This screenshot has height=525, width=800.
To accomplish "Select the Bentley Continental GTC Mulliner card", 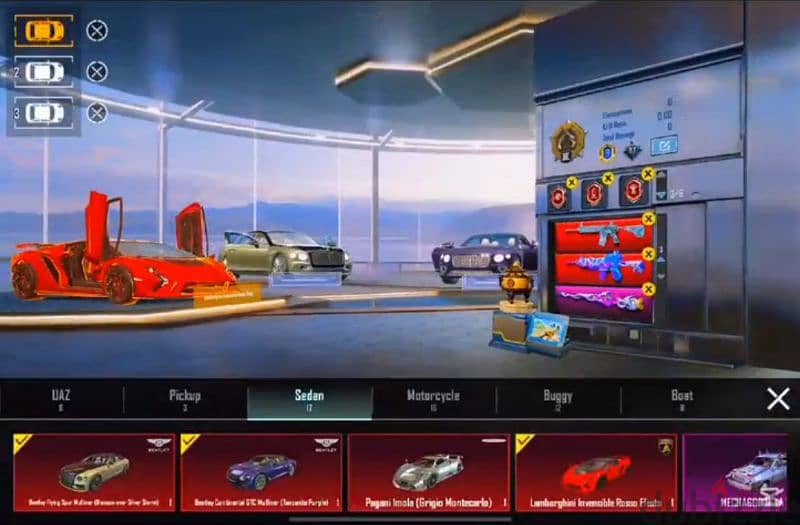I will [x=261, y=471].
